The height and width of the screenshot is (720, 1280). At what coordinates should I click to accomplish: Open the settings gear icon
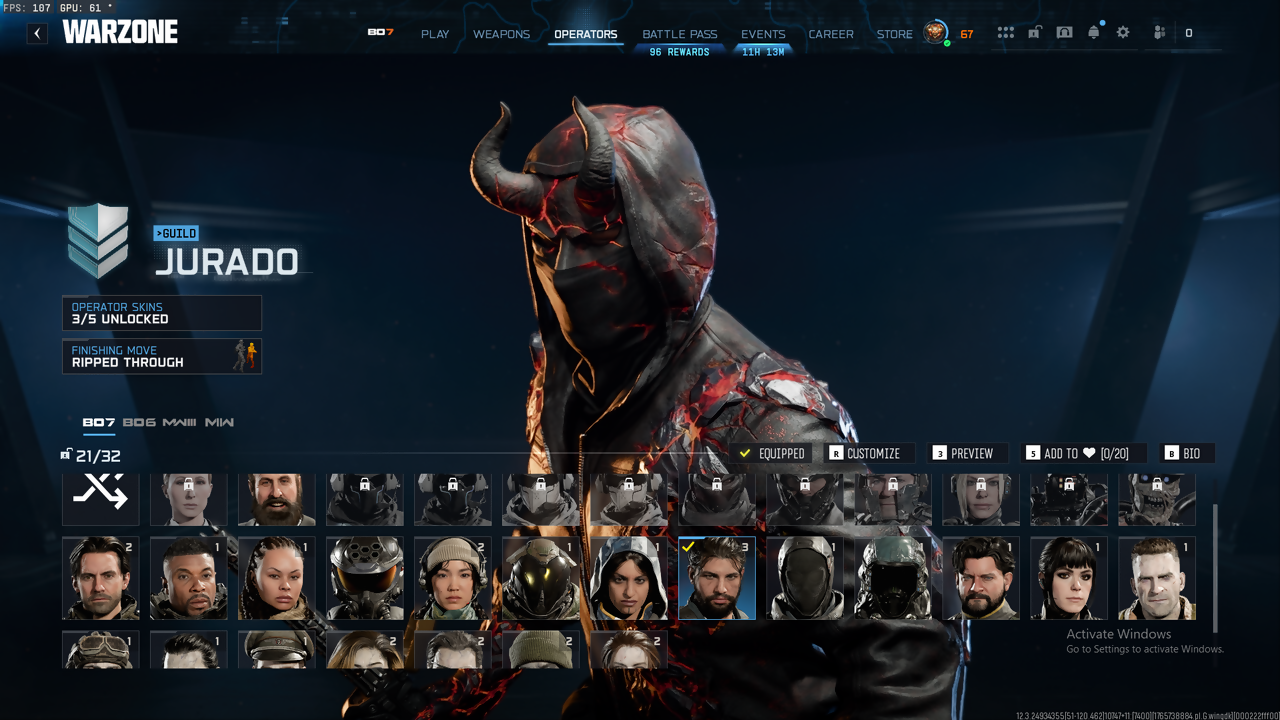pos(1123,33)
